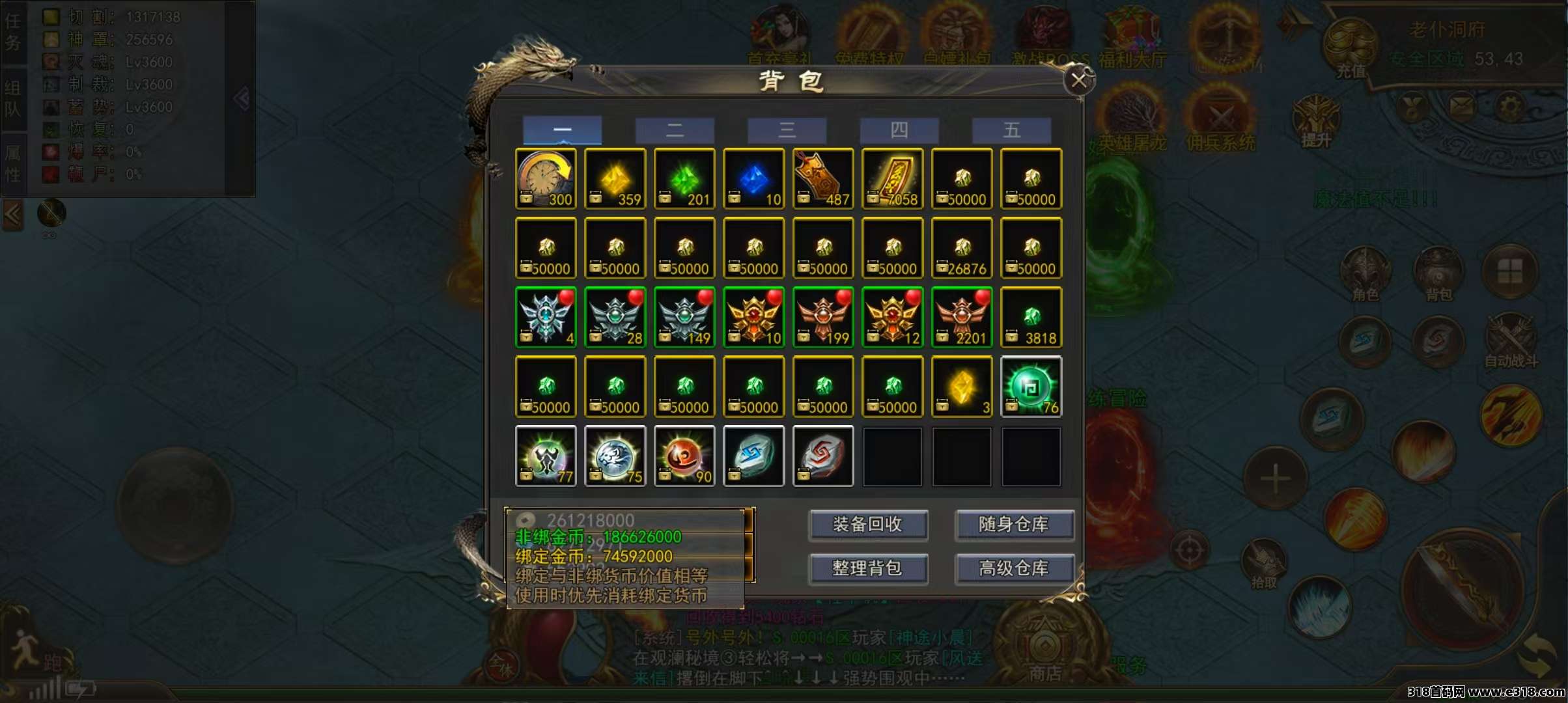
Task: Choose the blue gem stack of 10
Action: tap(753, 178)
